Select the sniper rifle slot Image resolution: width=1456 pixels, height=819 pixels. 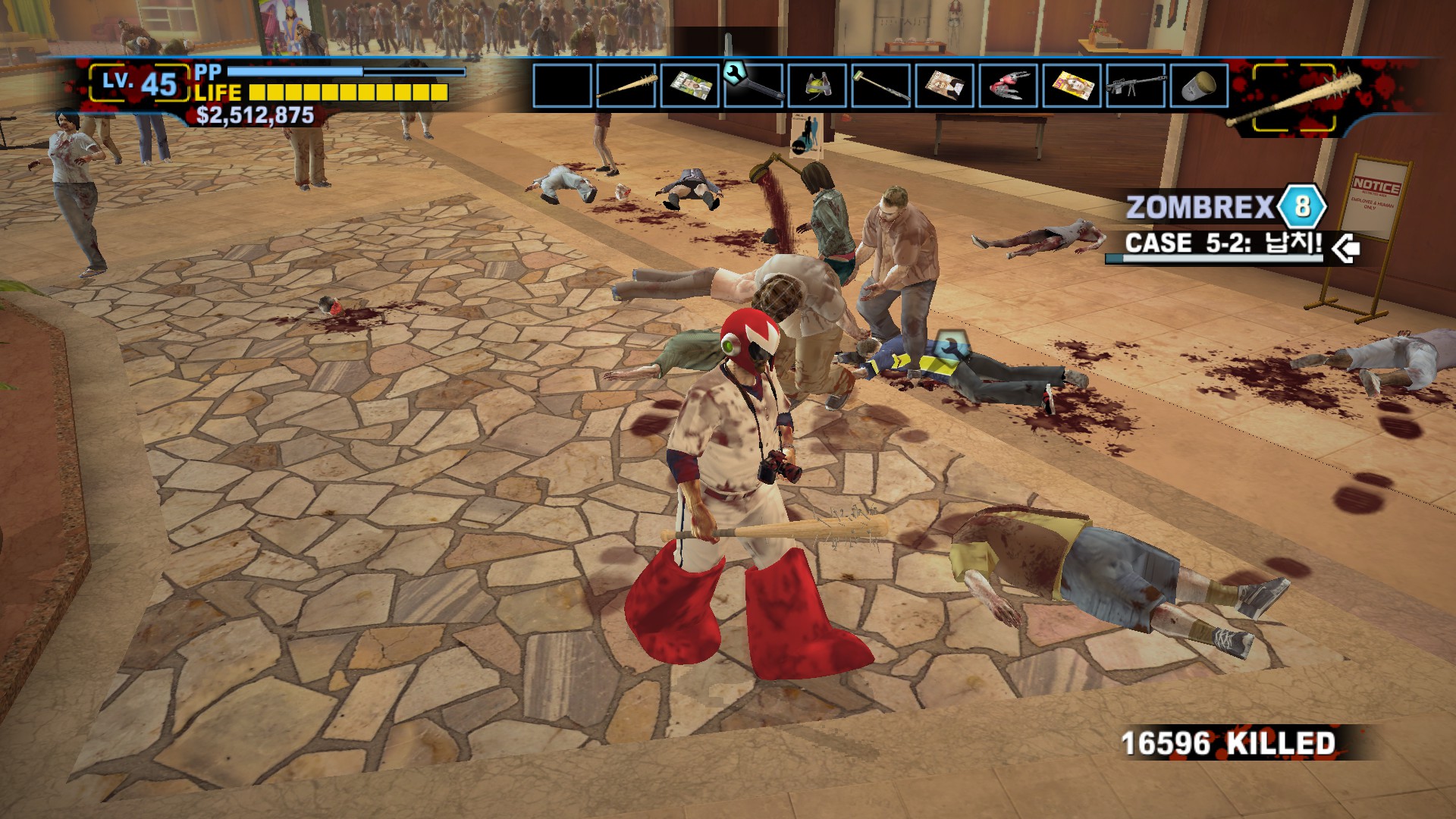click(1136, 86)
